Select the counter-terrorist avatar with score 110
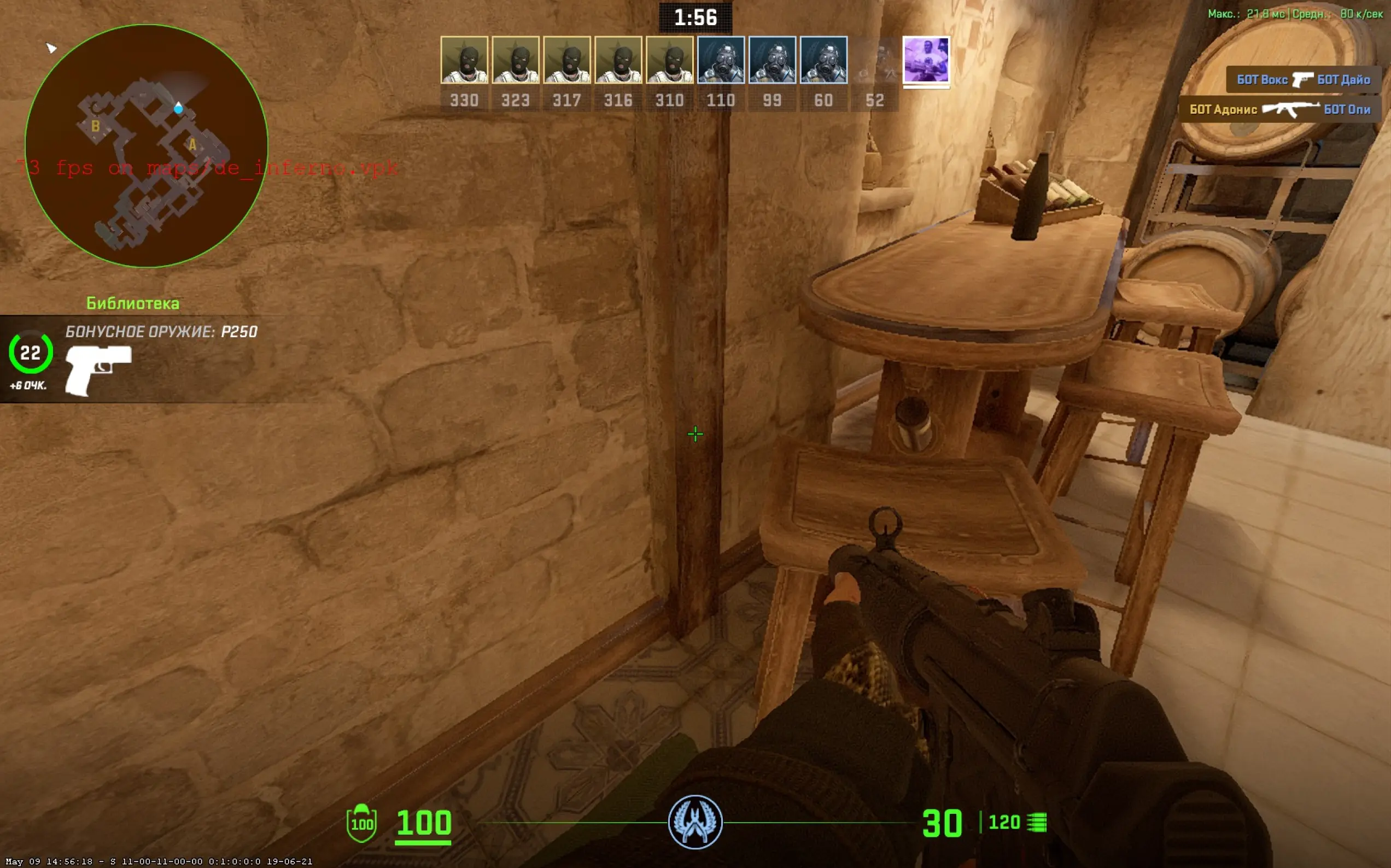The height and width of the screenshot is (868, 1391). tap(721, 60)
